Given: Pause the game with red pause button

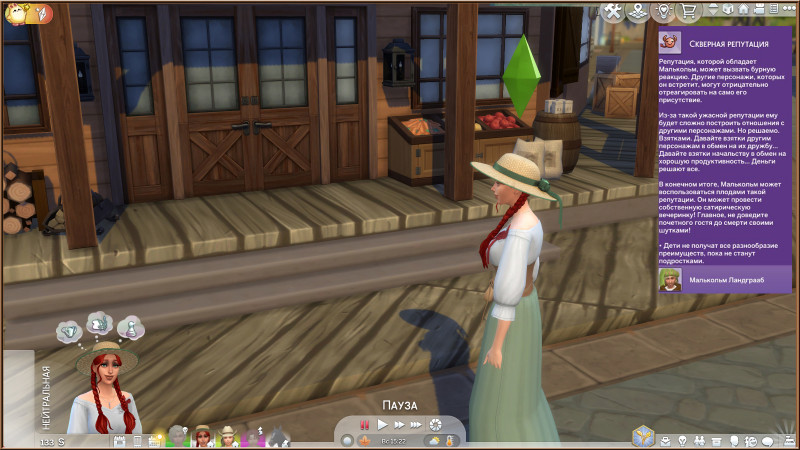Looking at the screenshot, I should (x=364, y=424).
